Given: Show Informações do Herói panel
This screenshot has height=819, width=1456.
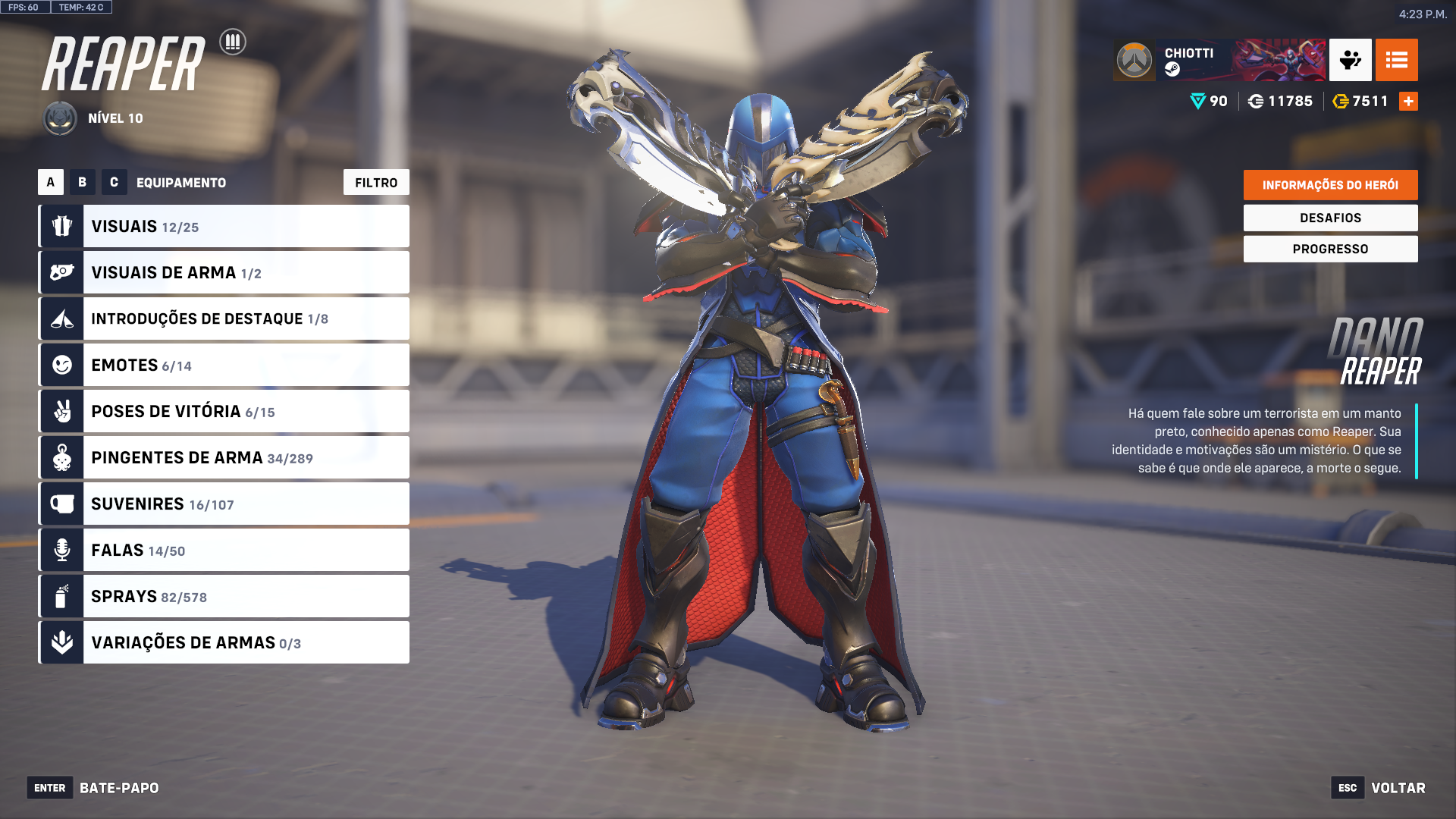Looking at the screenshot, I should 1330,185.
